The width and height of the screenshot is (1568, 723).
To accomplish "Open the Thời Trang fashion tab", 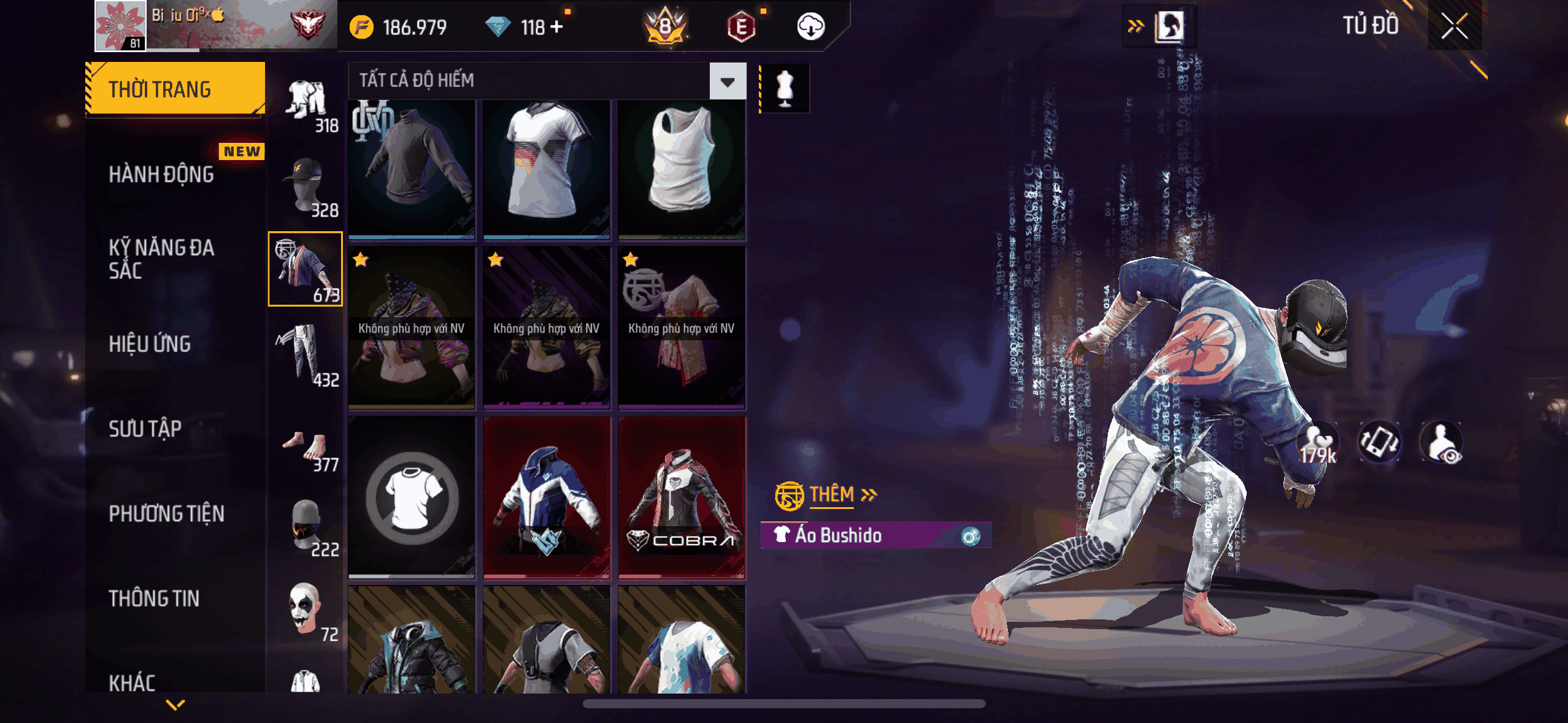I will [175, 89].
